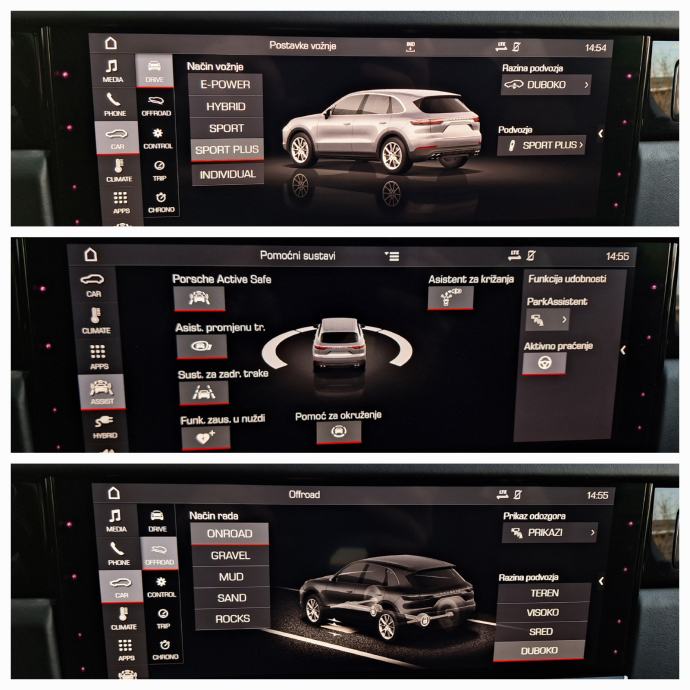This screenshot has width=690, height=690.
Task: Switch to the ASSIST sidebar tab
Action: tap(102, 389)
